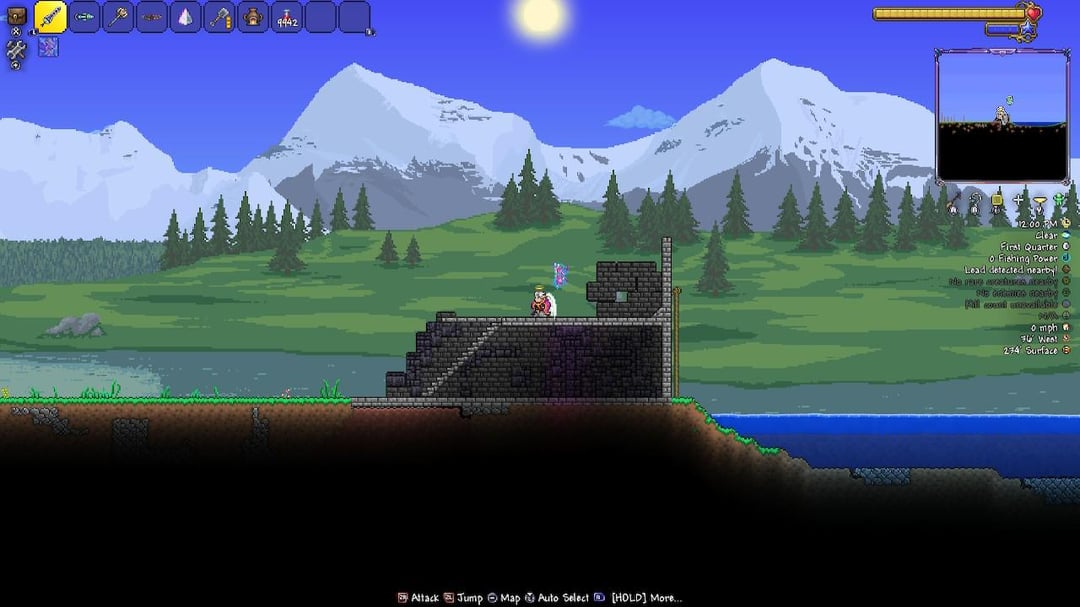Select the grey hammer hotbar slot
Image resolution: width=1080 pixels, height=607 pixels.
point(220,17)
